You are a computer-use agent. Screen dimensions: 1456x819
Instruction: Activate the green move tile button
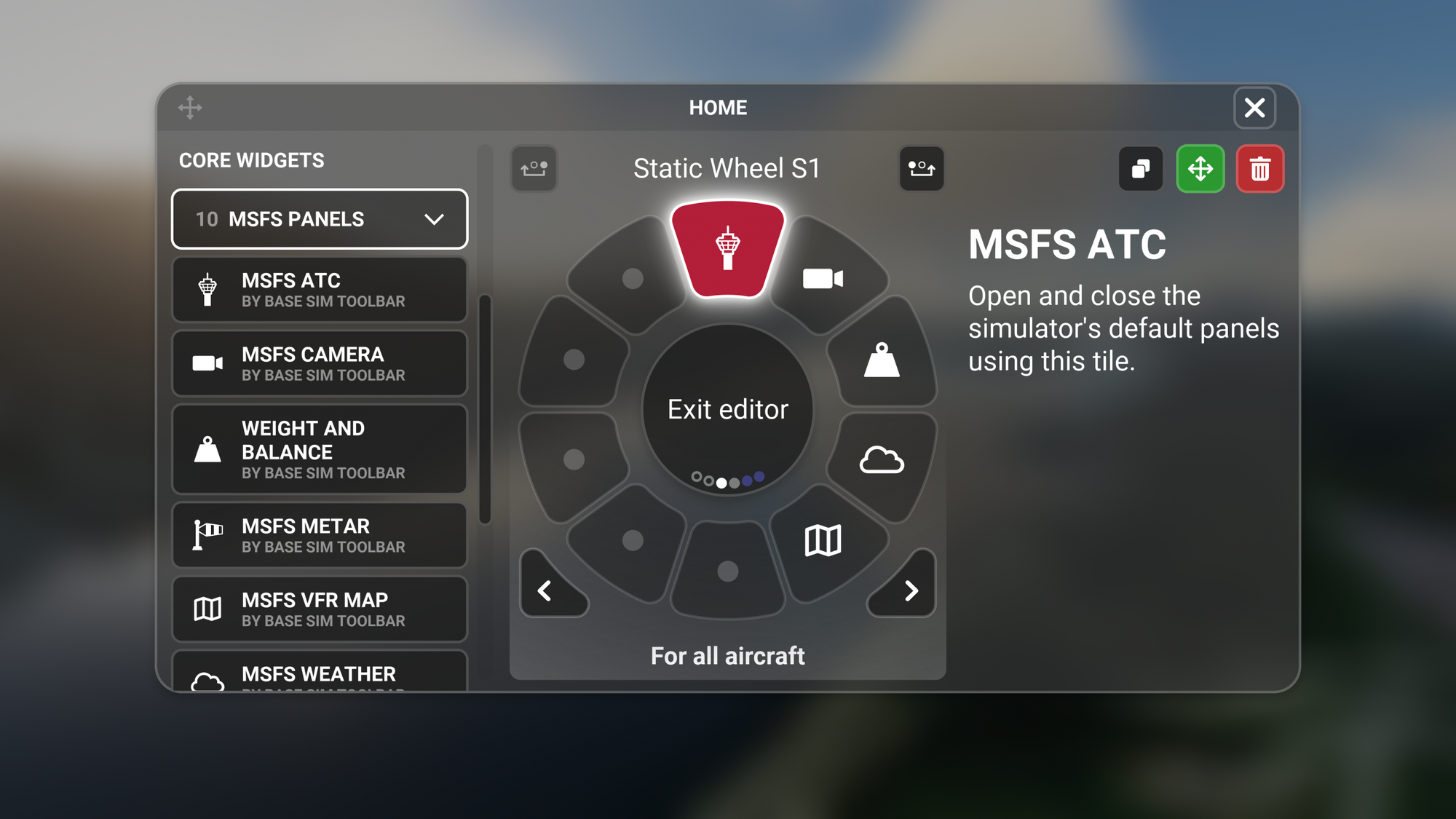1200,169
